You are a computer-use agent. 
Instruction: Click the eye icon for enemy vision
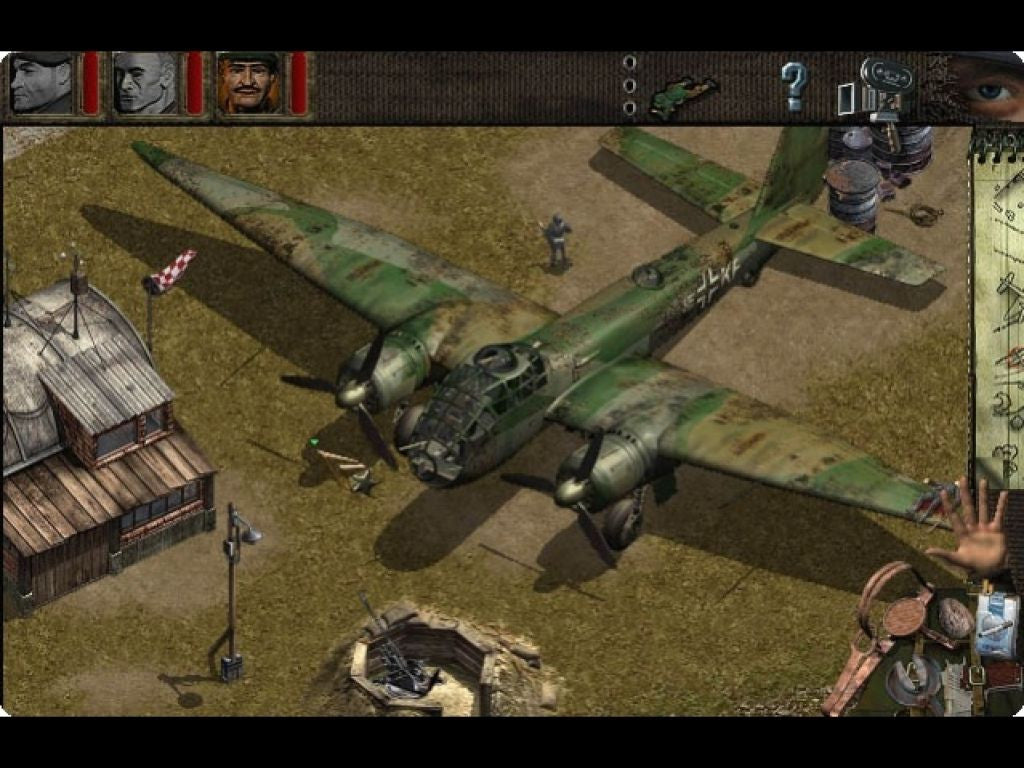tap(985, 88)
